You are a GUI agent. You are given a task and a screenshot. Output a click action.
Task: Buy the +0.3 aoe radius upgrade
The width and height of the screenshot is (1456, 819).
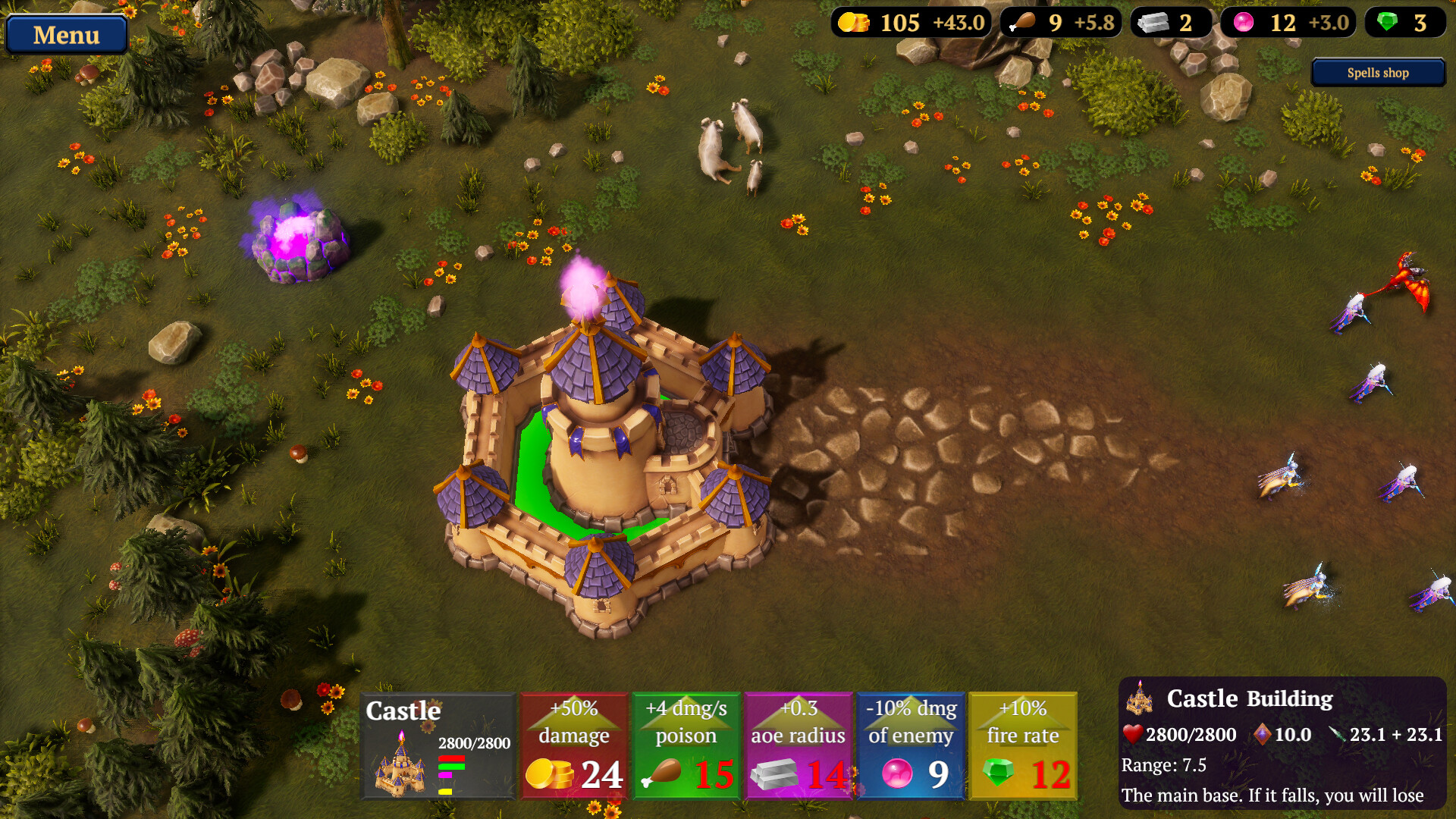tap(798, 745)
